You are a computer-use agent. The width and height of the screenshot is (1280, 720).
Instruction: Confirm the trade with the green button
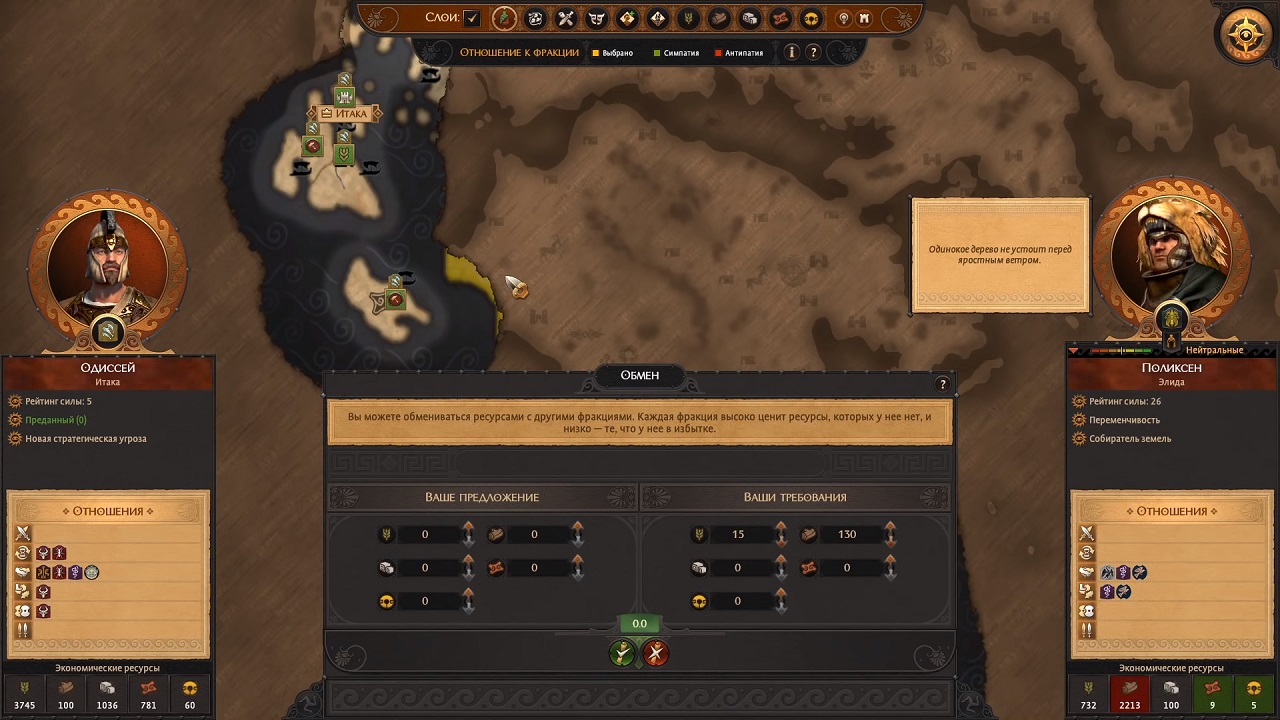(623, 653)
